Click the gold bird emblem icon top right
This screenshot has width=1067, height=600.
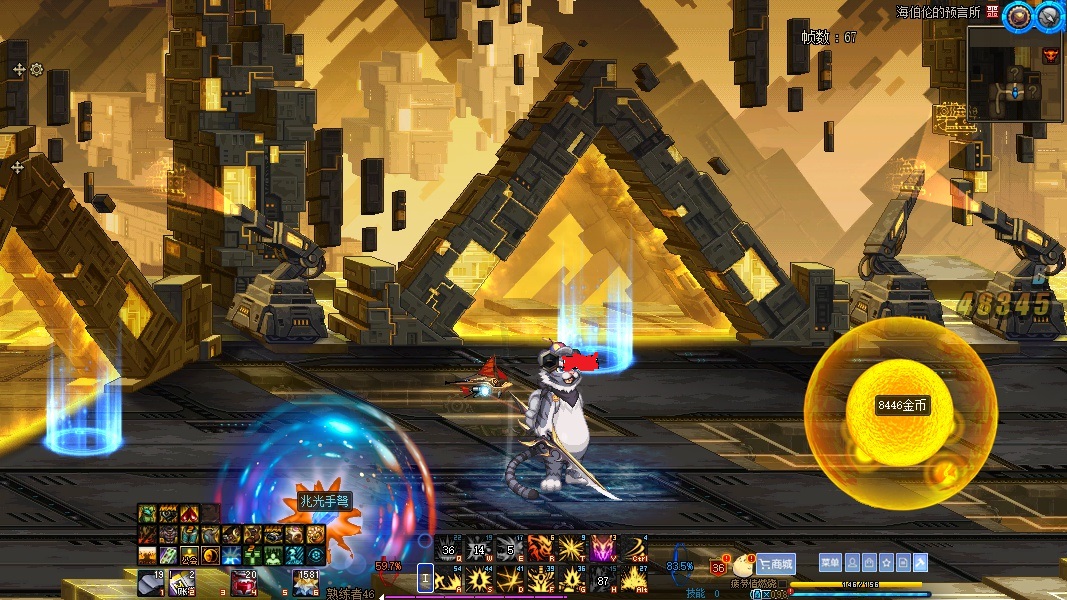pos(1019,14)
